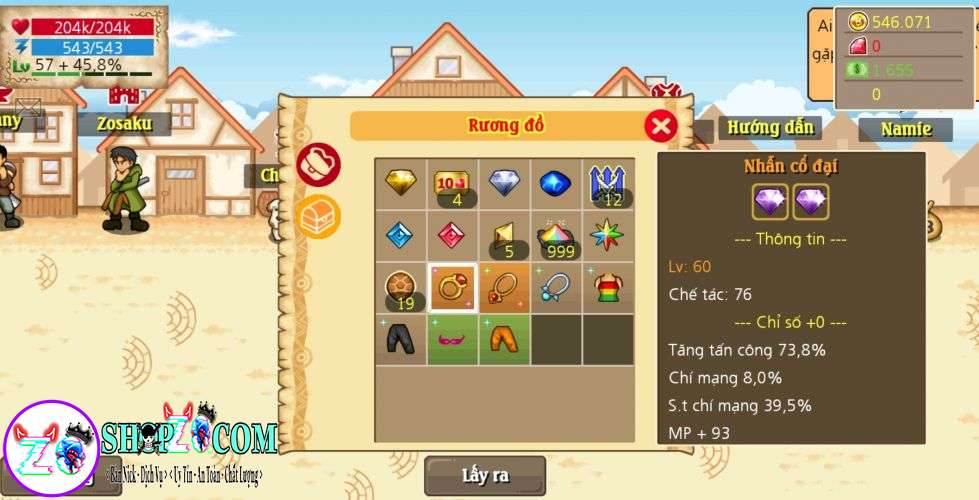
Task: Select the red 10 ticket item
Action: point(453,184)
